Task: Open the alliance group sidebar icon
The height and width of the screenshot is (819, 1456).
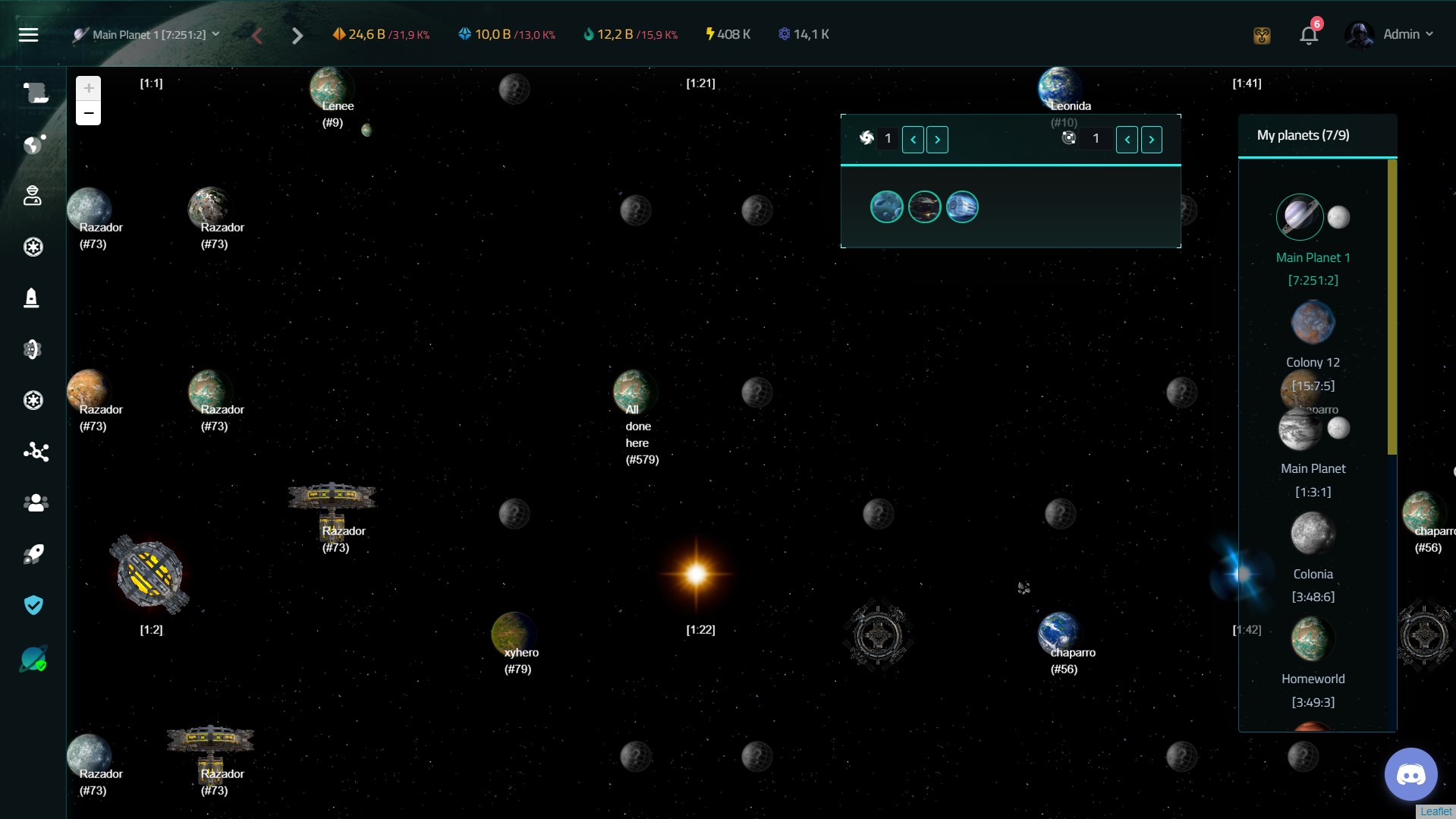Action: (35, 502)
